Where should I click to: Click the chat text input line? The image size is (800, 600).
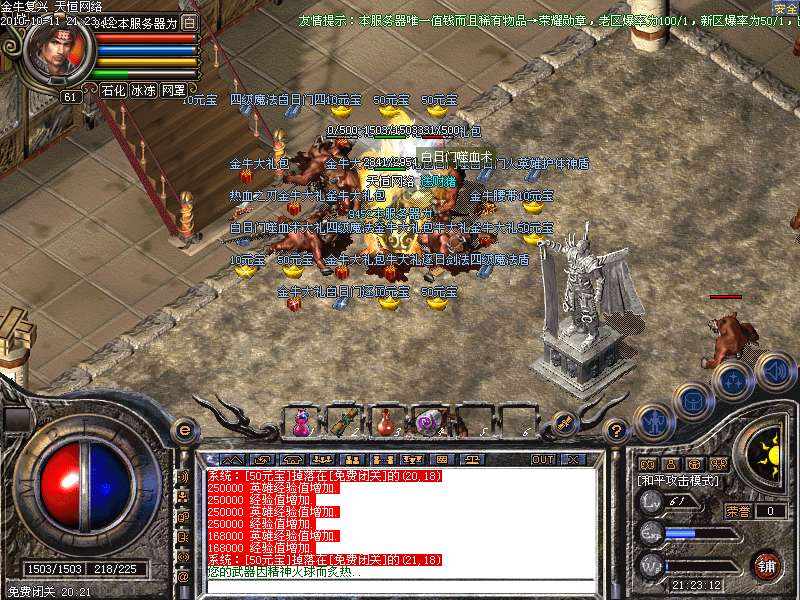point(400,585)
